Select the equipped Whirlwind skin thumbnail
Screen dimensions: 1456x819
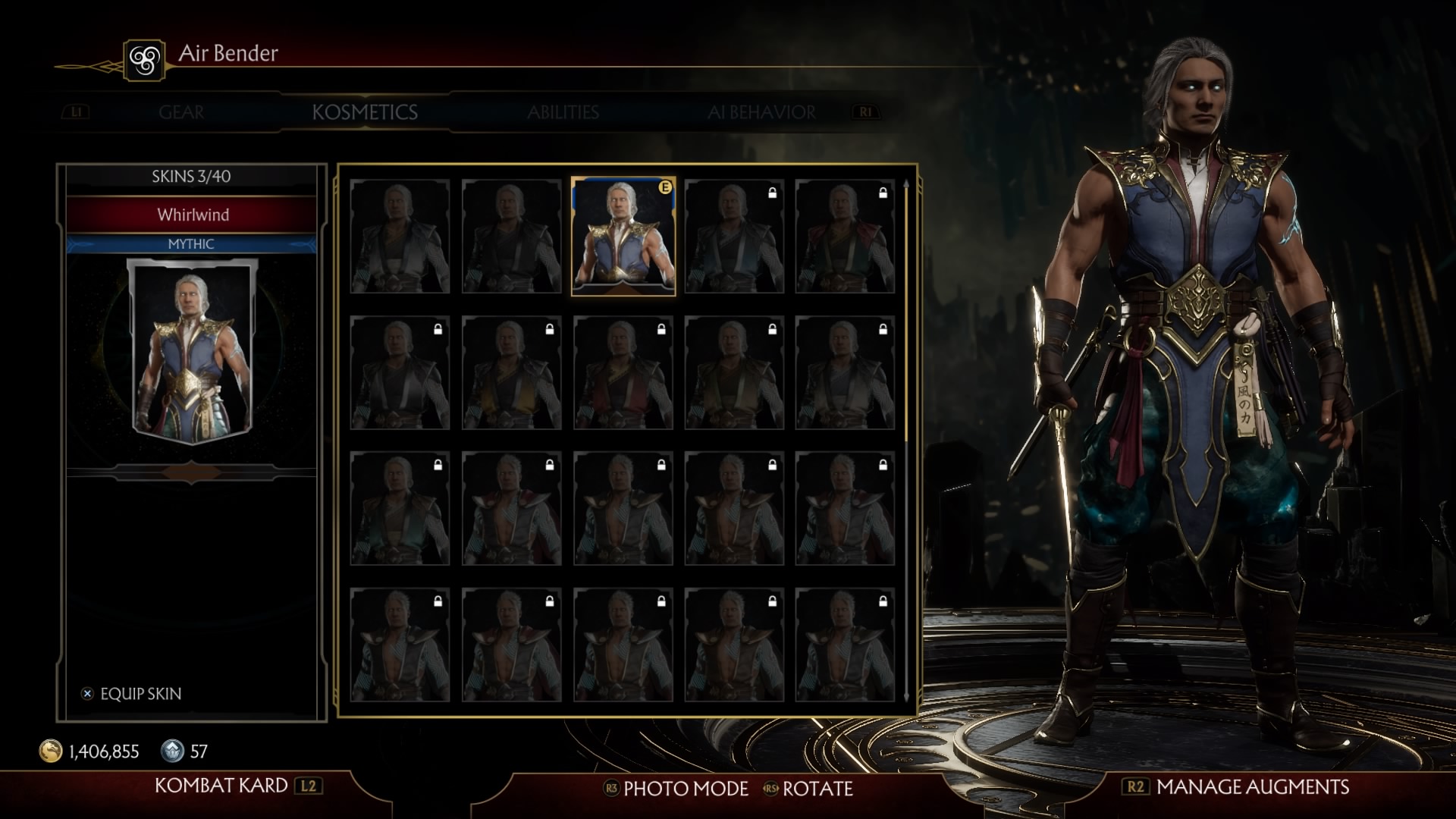[623, 237]
